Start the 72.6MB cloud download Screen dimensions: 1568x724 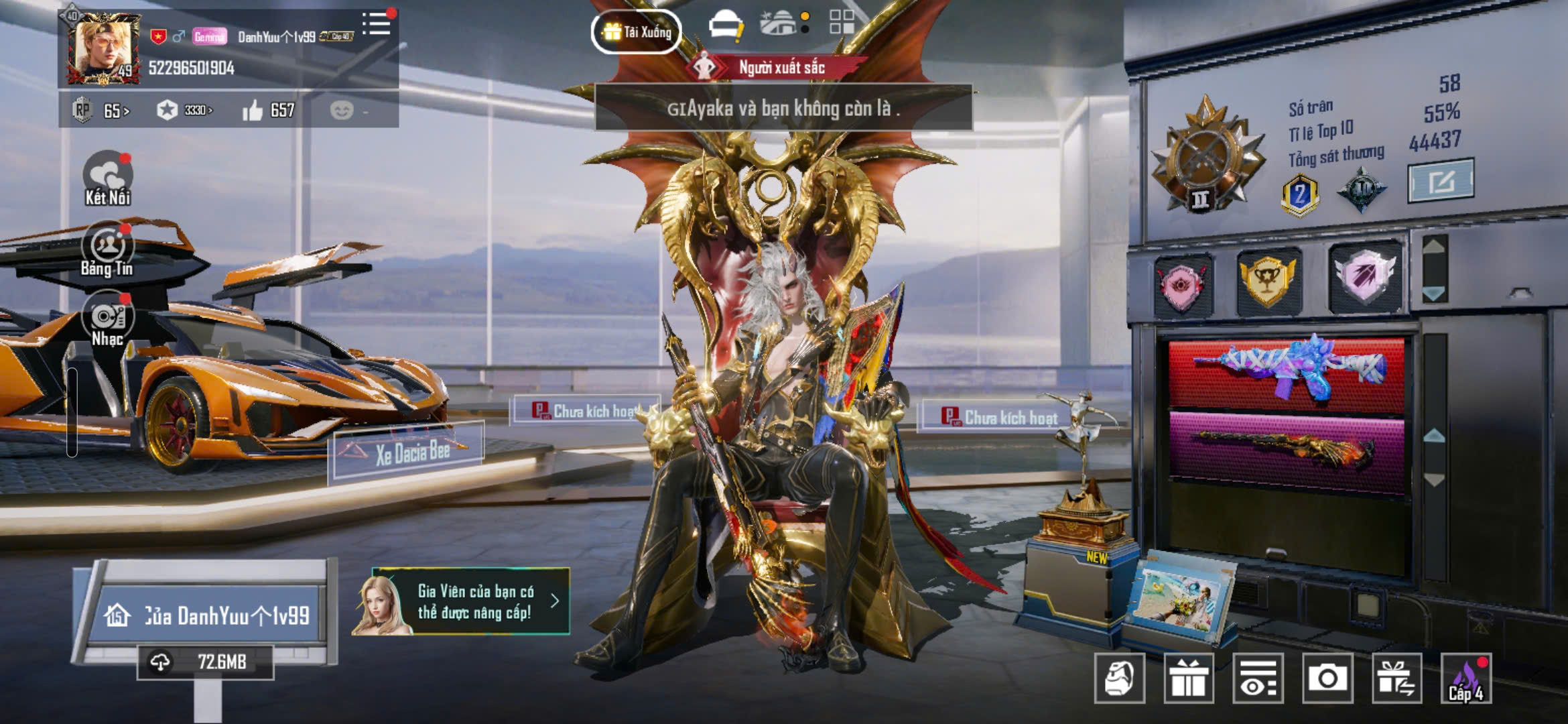click(205, 662)
